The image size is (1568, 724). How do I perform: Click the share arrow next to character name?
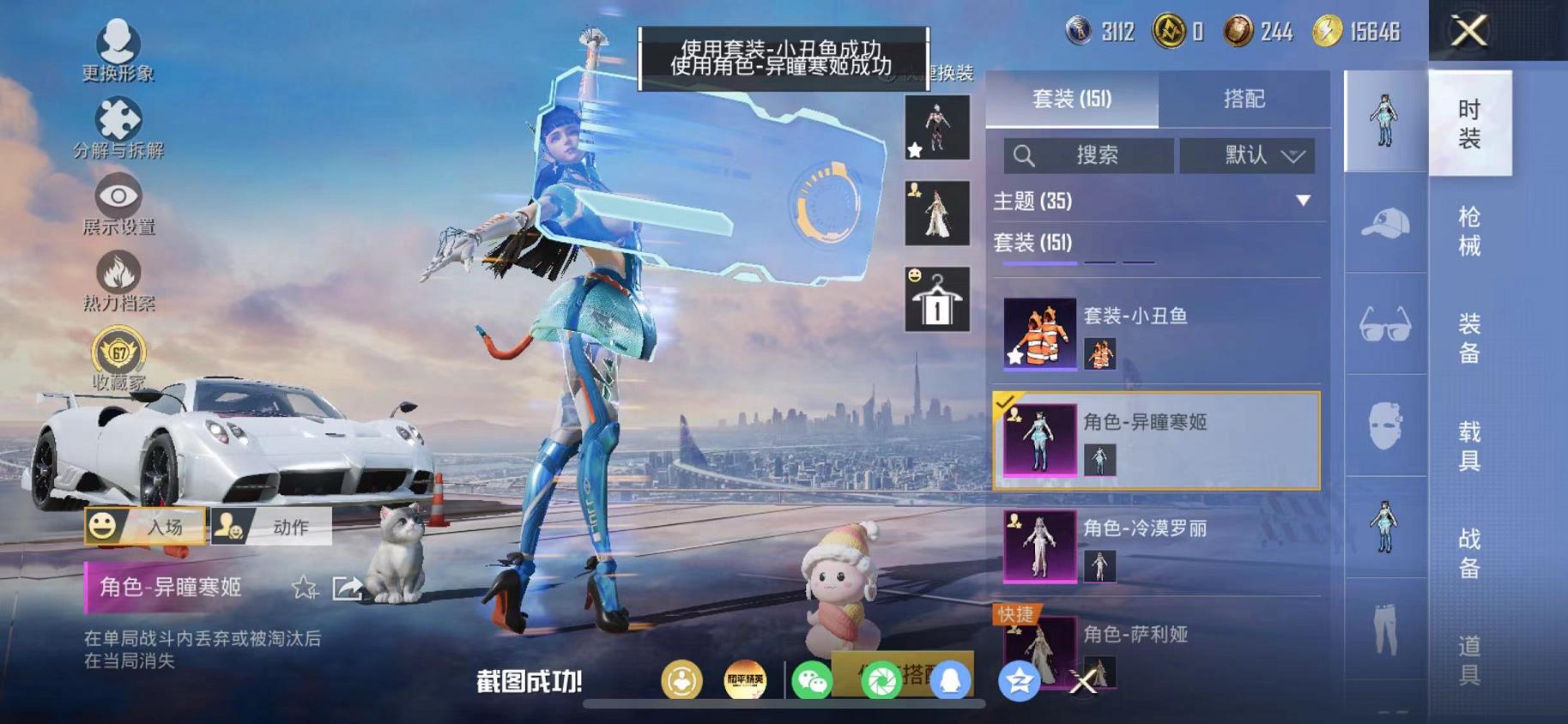click(x=347, y=589)
